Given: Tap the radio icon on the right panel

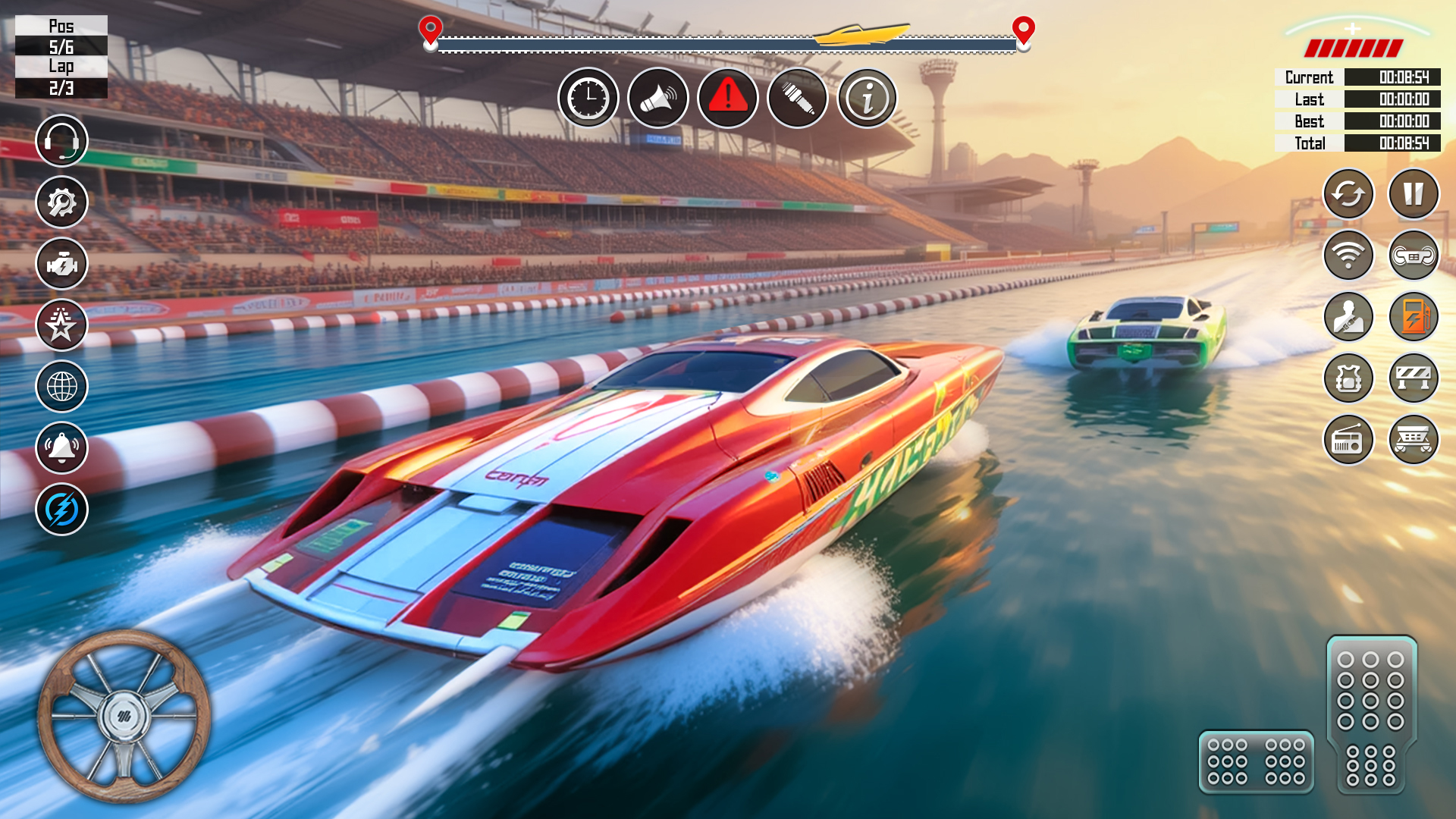Looking at the screenshot, I should pos(1348,440).
